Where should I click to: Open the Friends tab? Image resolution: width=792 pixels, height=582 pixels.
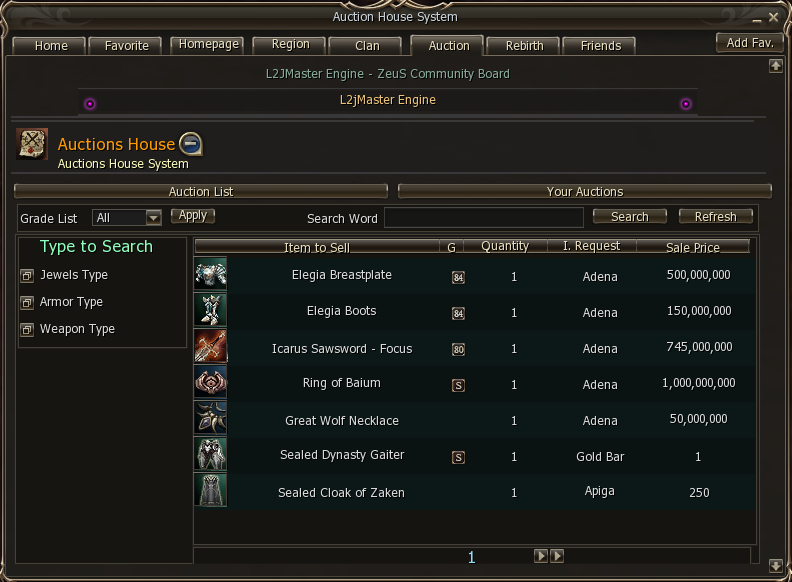[x=600, y=46]
